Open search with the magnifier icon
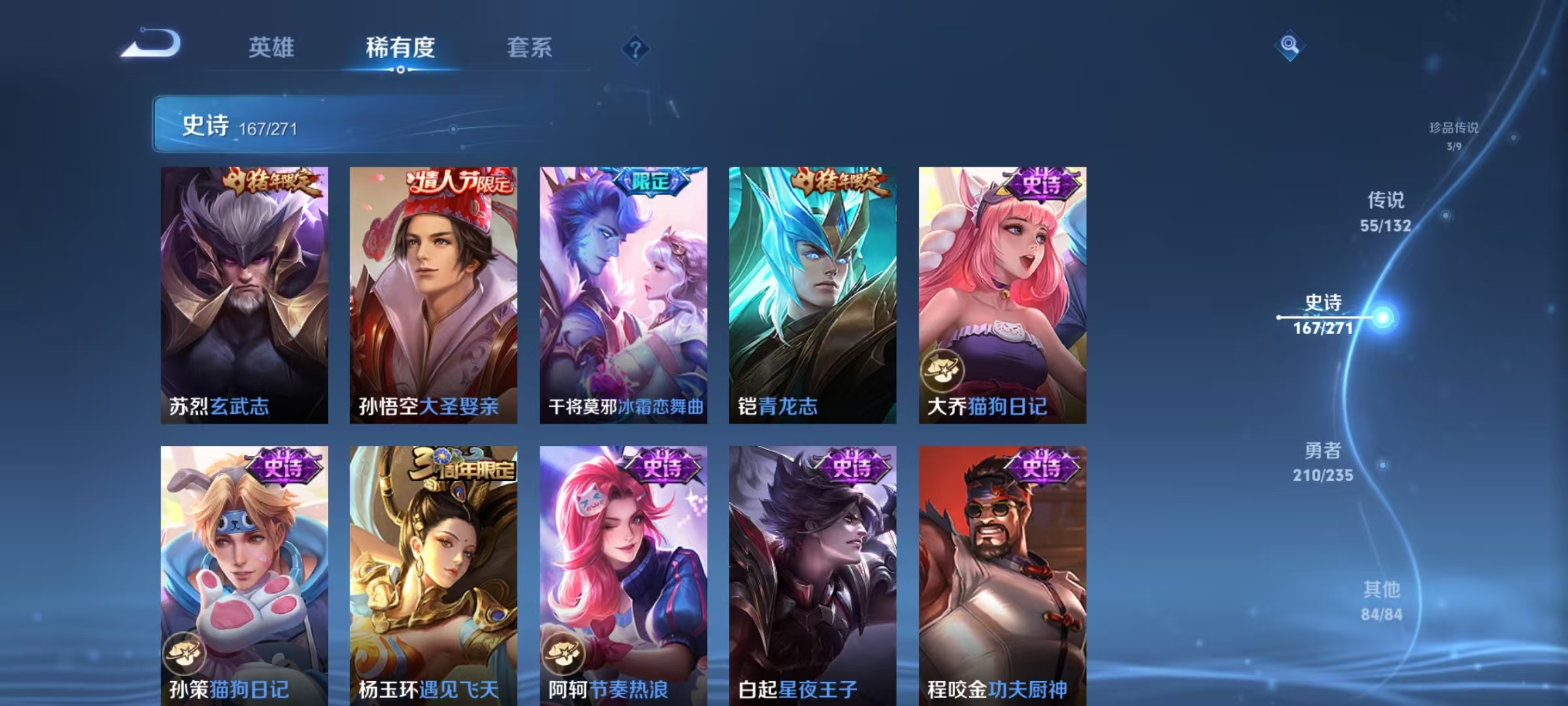Image resolution: width=1568 pixels, height=706 pixels. click(x=1290, y=46)
